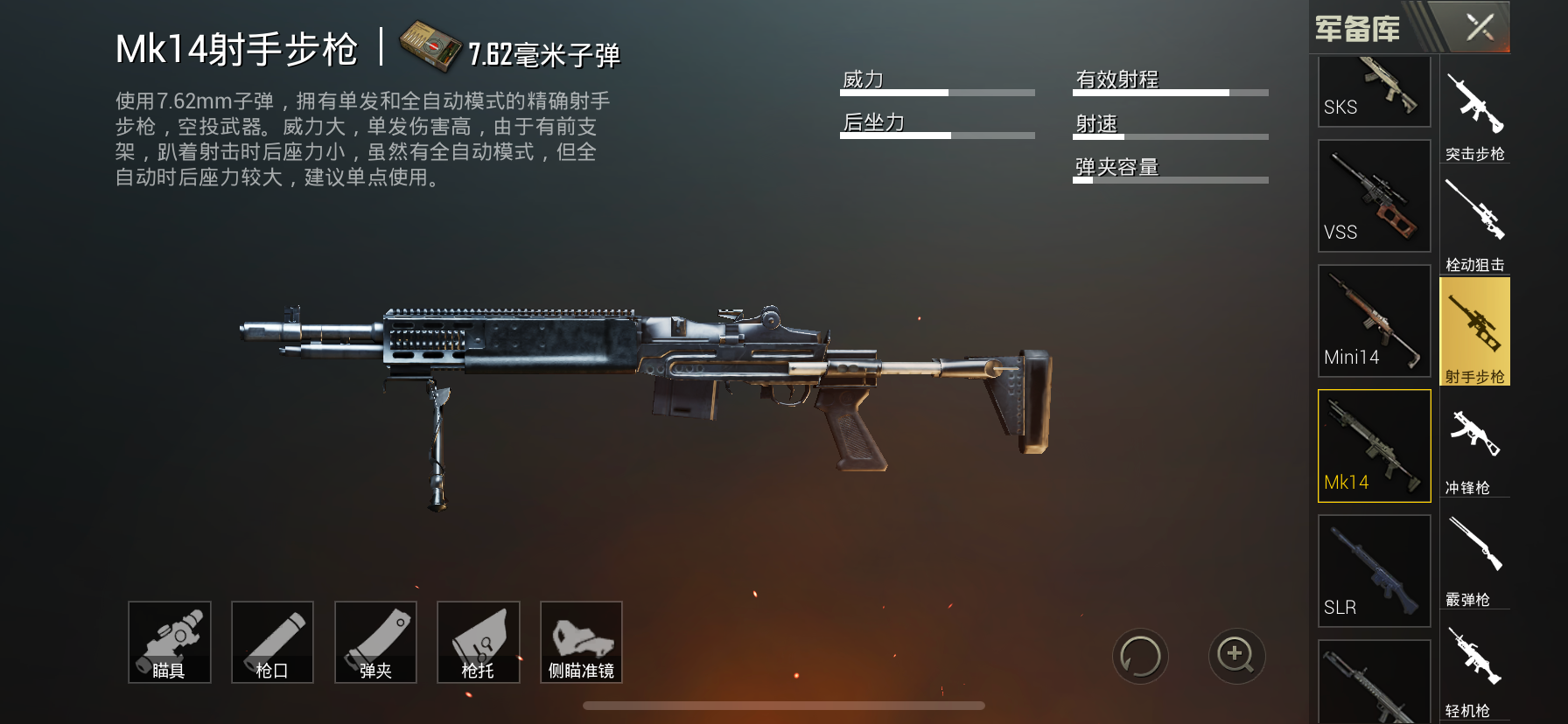Choose the VSS rifle thumbnail
The height and width of the screenshot is (724, 1568).
[x=1374, y=196]
